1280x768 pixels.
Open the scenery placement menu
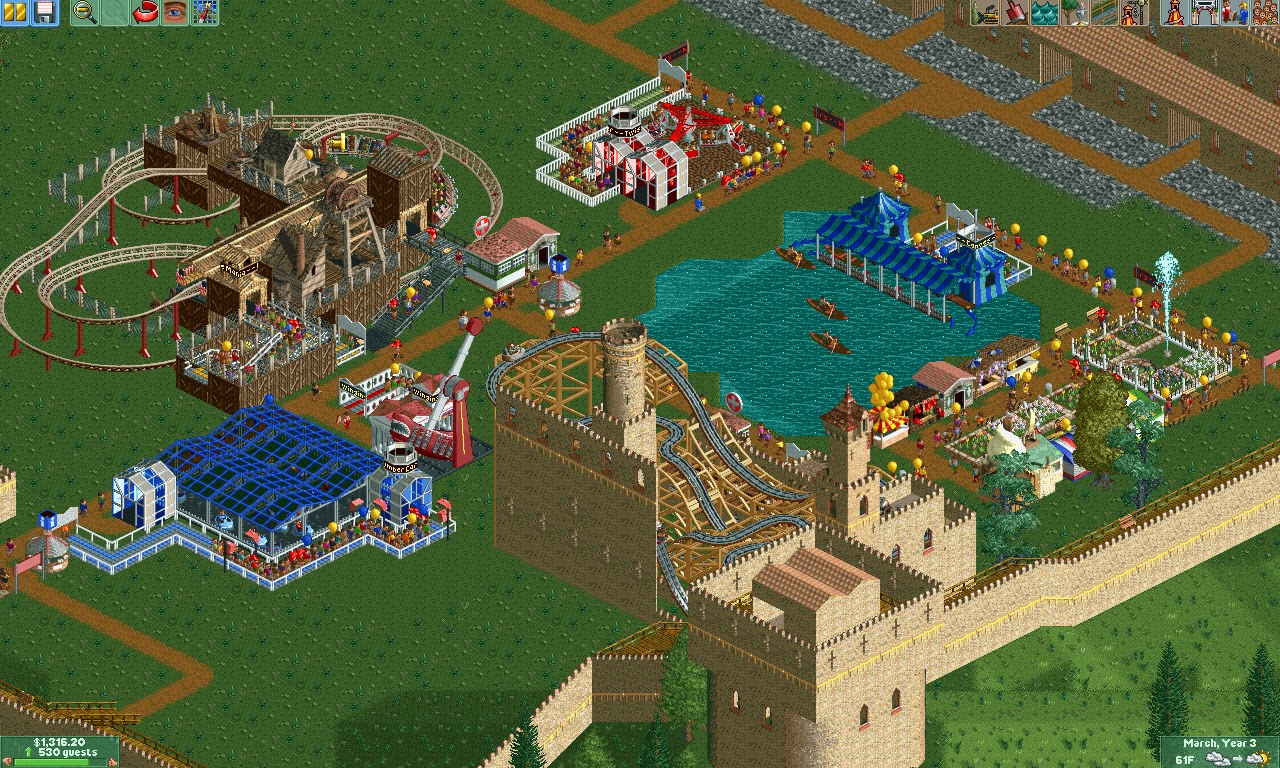point(1073,12)
